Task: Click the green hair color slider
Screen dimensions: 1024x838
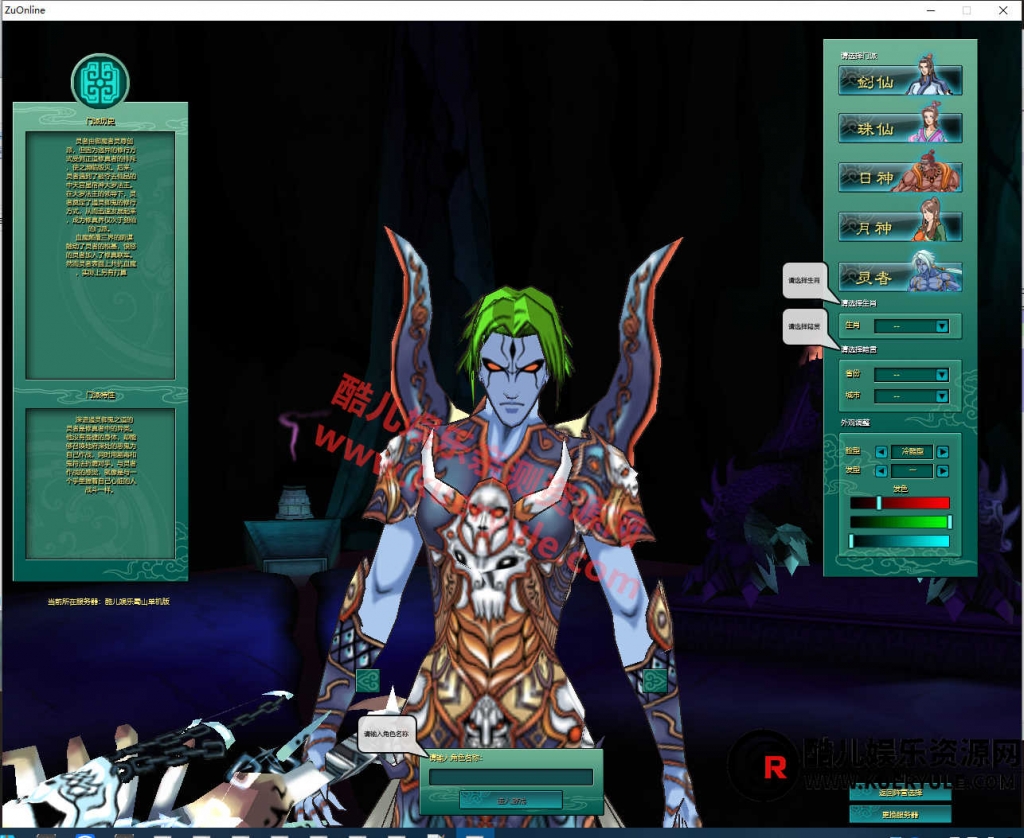Action: [x=899, y=522]
